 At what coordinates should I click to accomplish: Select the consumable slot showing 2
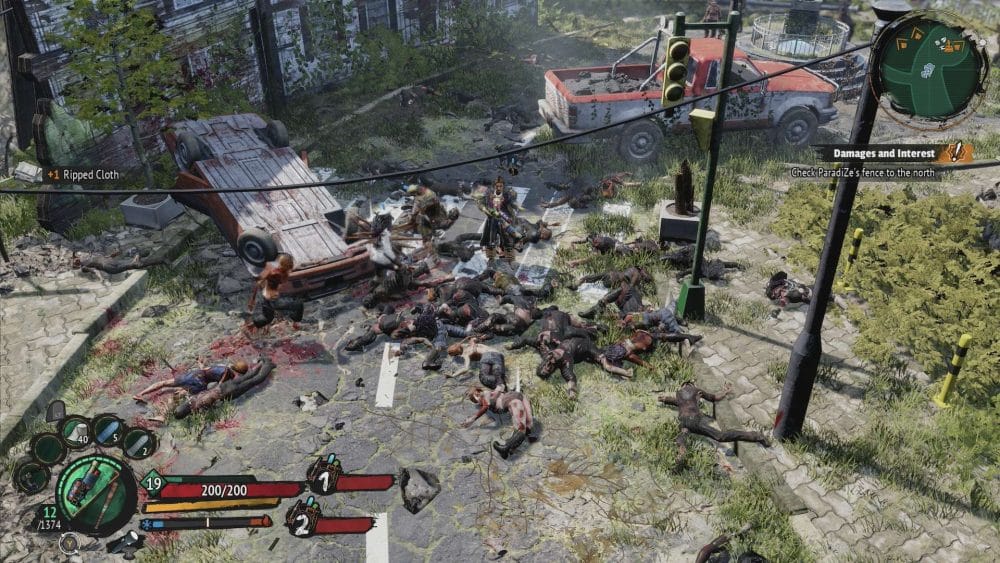click(140, 444)
